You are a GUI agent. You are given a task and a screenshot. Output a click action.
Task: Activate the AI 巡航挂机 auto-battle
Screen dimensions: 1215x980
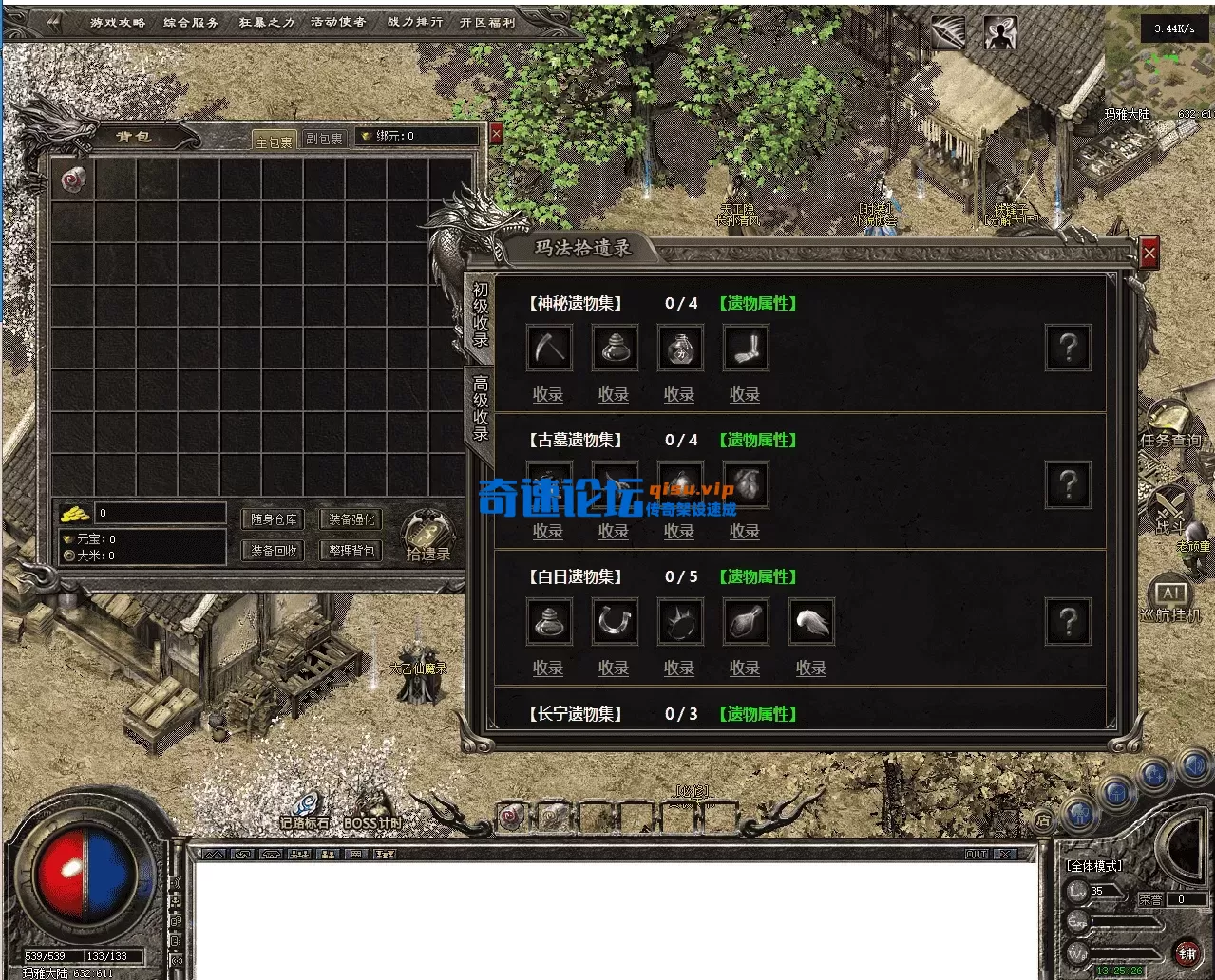(1171, 600)
